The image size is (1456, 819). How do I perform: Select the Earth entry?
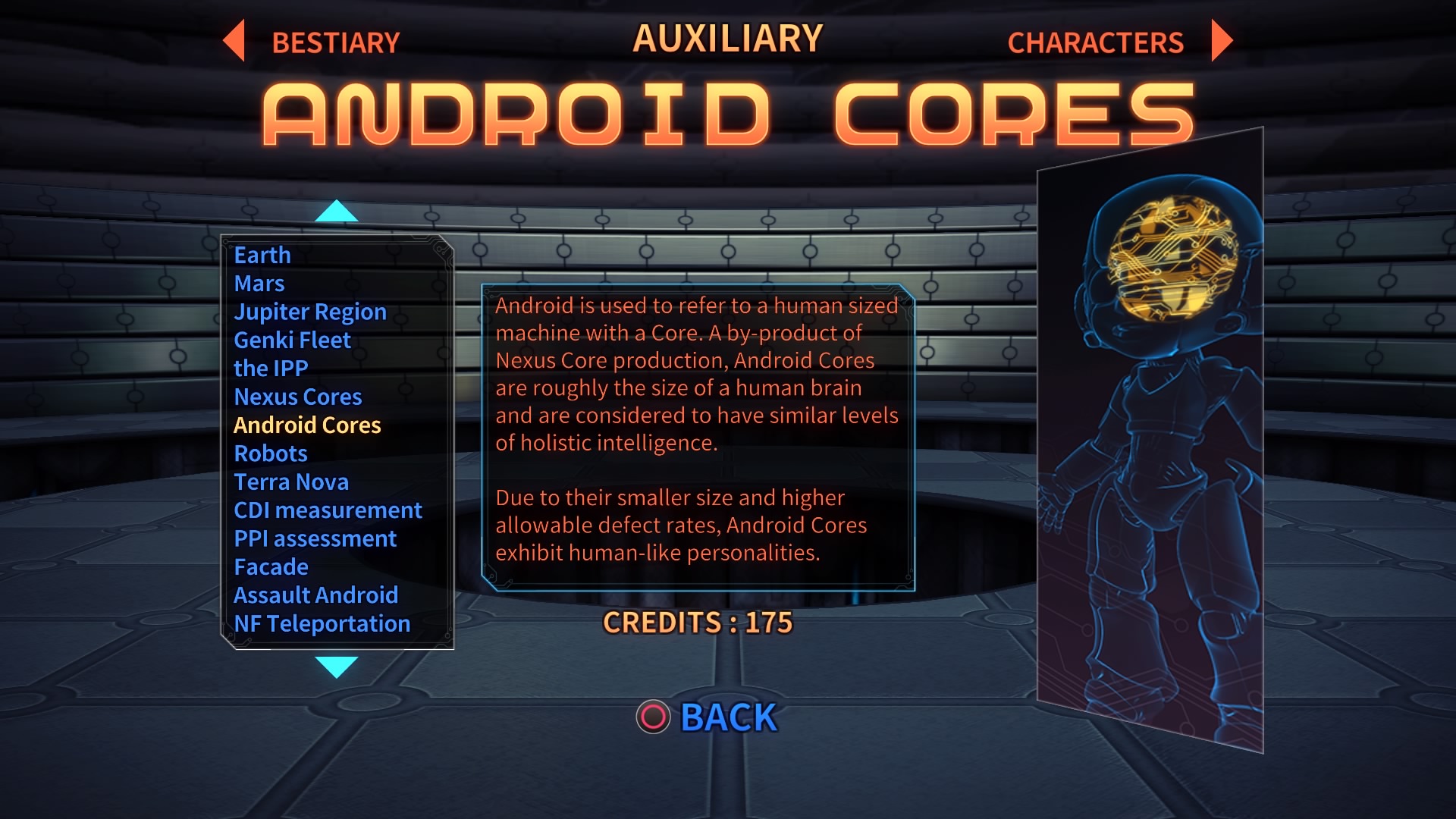[263, 255]
